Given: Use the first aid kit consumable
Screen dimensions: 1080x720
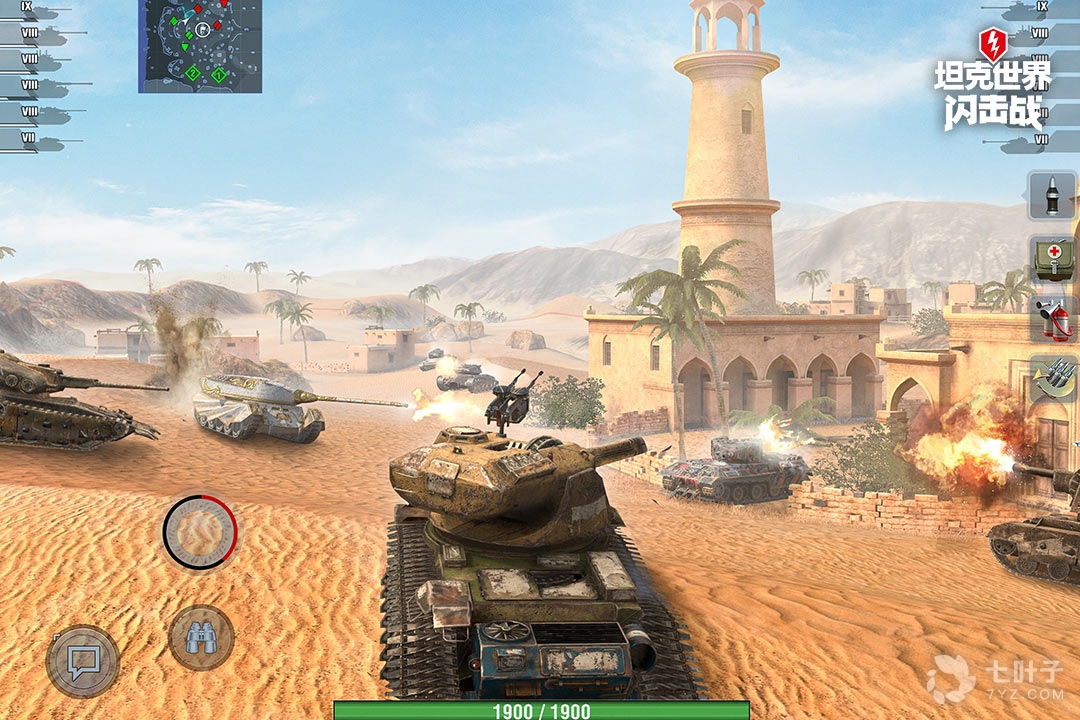Looking at the screenshot, I should coord(1052,258).
